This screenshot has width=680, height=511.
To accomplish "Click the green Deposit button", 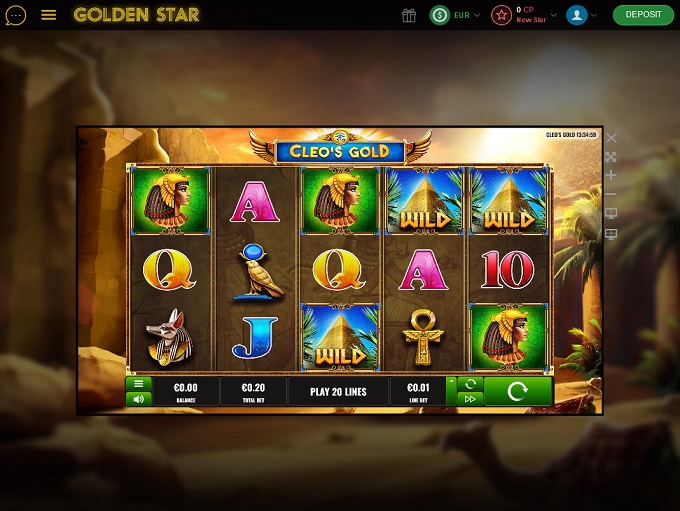I will [x=643, y=15].
